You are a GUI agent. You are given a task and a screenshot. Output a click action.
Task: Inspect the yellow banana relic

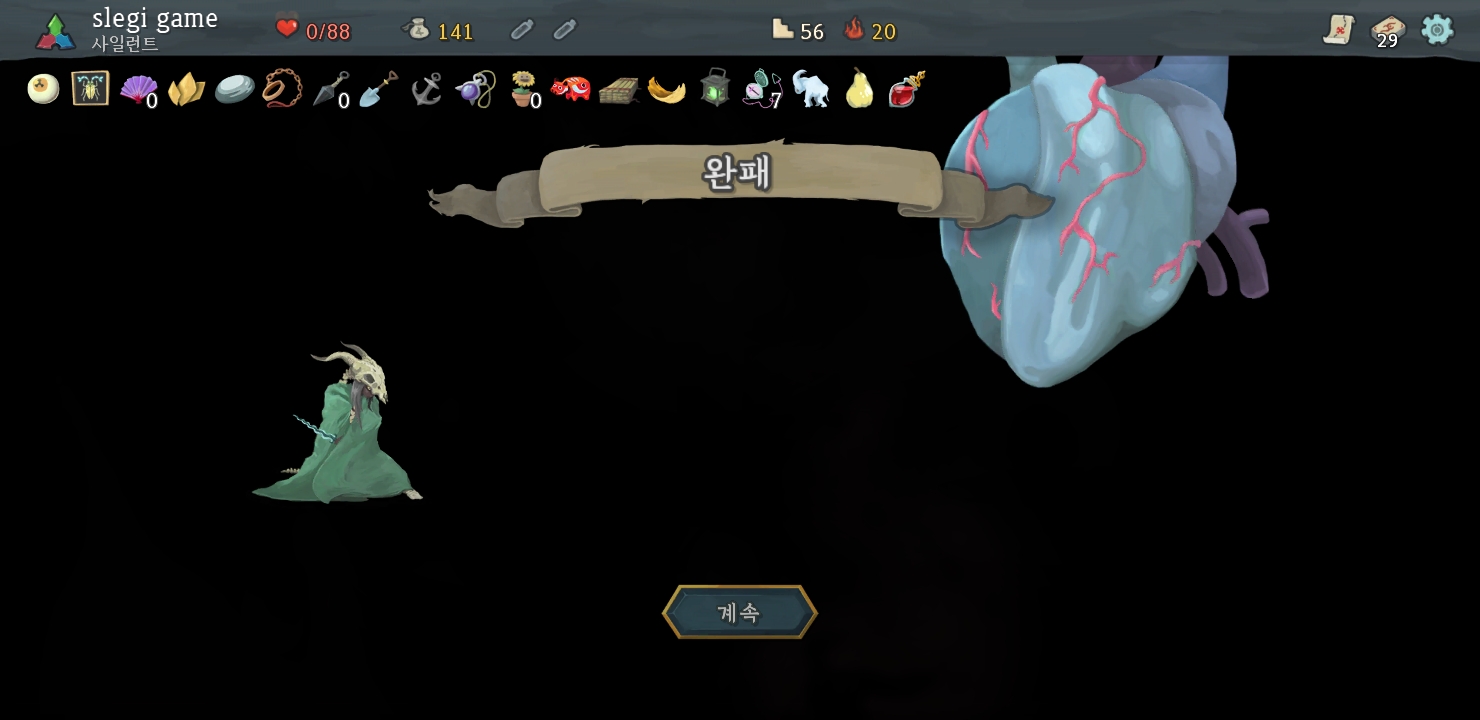tap(666, 90)
